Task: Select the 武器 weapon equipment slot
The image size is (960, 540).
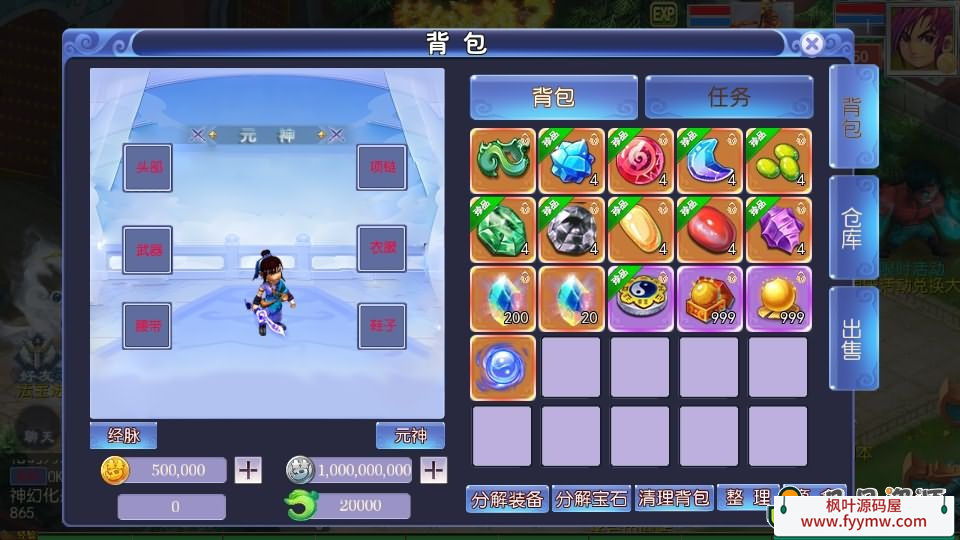Action: point(147,249)
